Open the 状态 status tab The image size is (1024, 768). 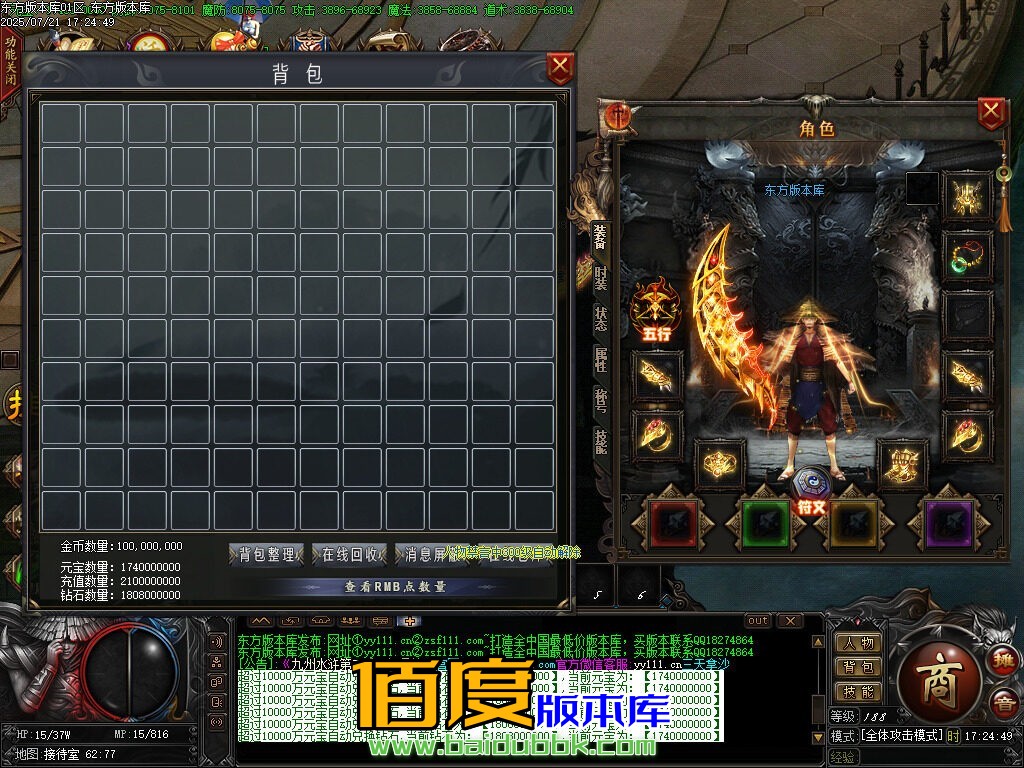click(x=600, y=318)
